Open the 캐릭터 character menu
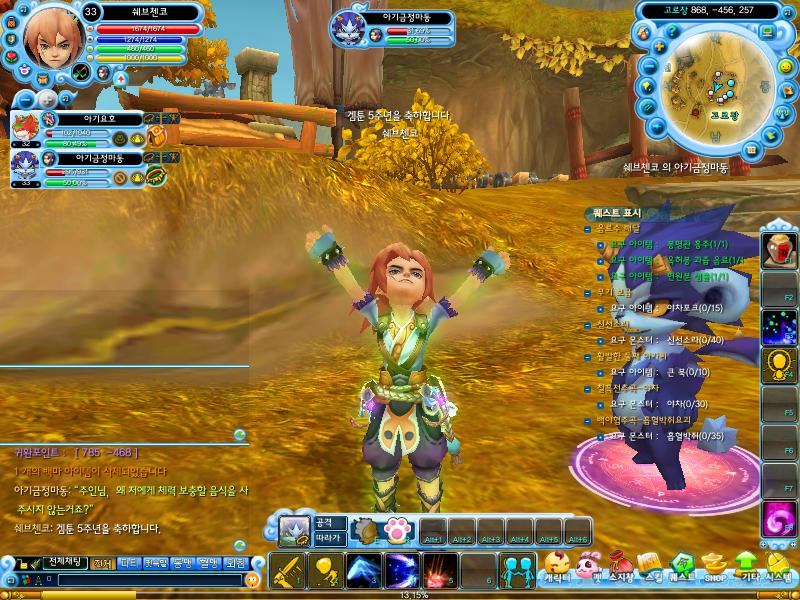This screenshot has height=600, width=800. [558, 570]
